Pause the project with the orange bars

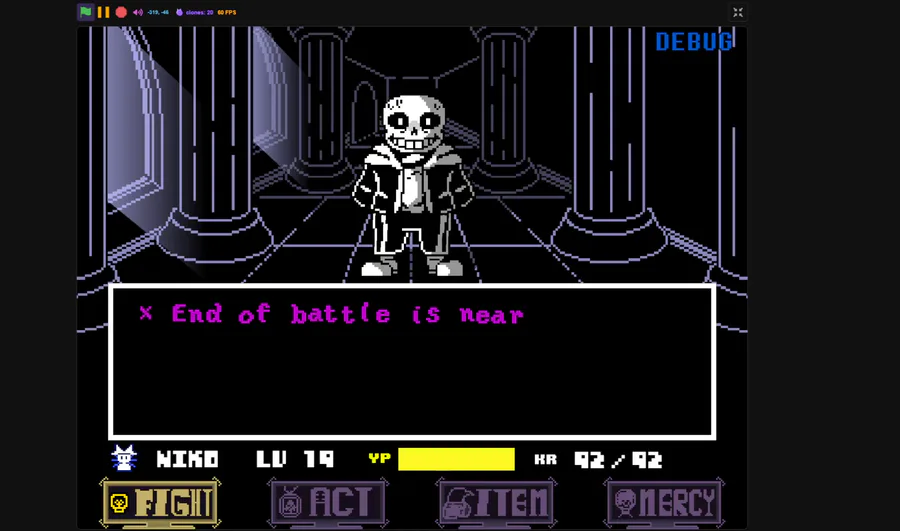pyautogui.click(x=103, y=12)
